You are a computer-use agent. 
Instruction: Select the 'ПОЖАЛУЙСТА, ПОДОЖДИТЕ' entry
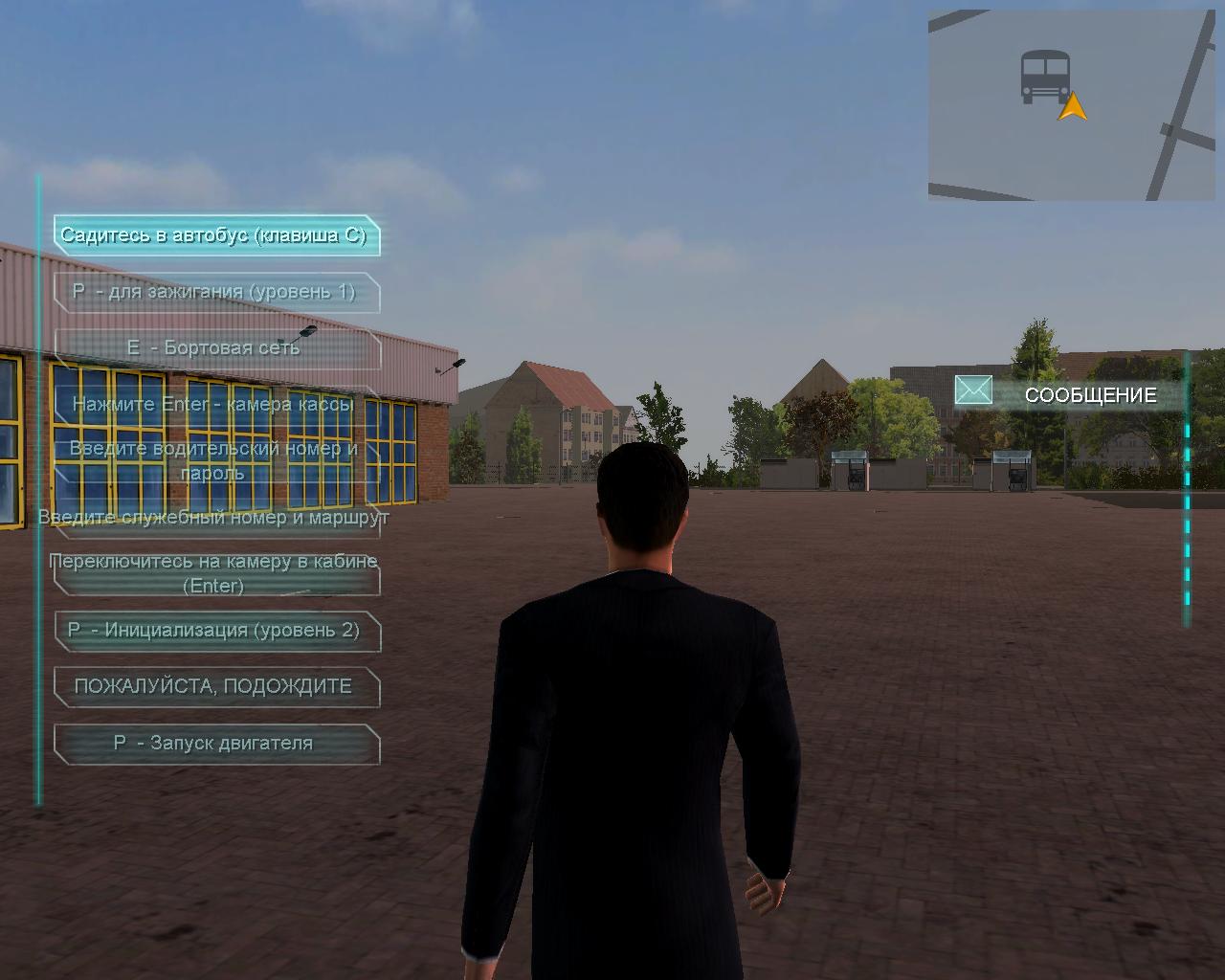click(215, 686)
